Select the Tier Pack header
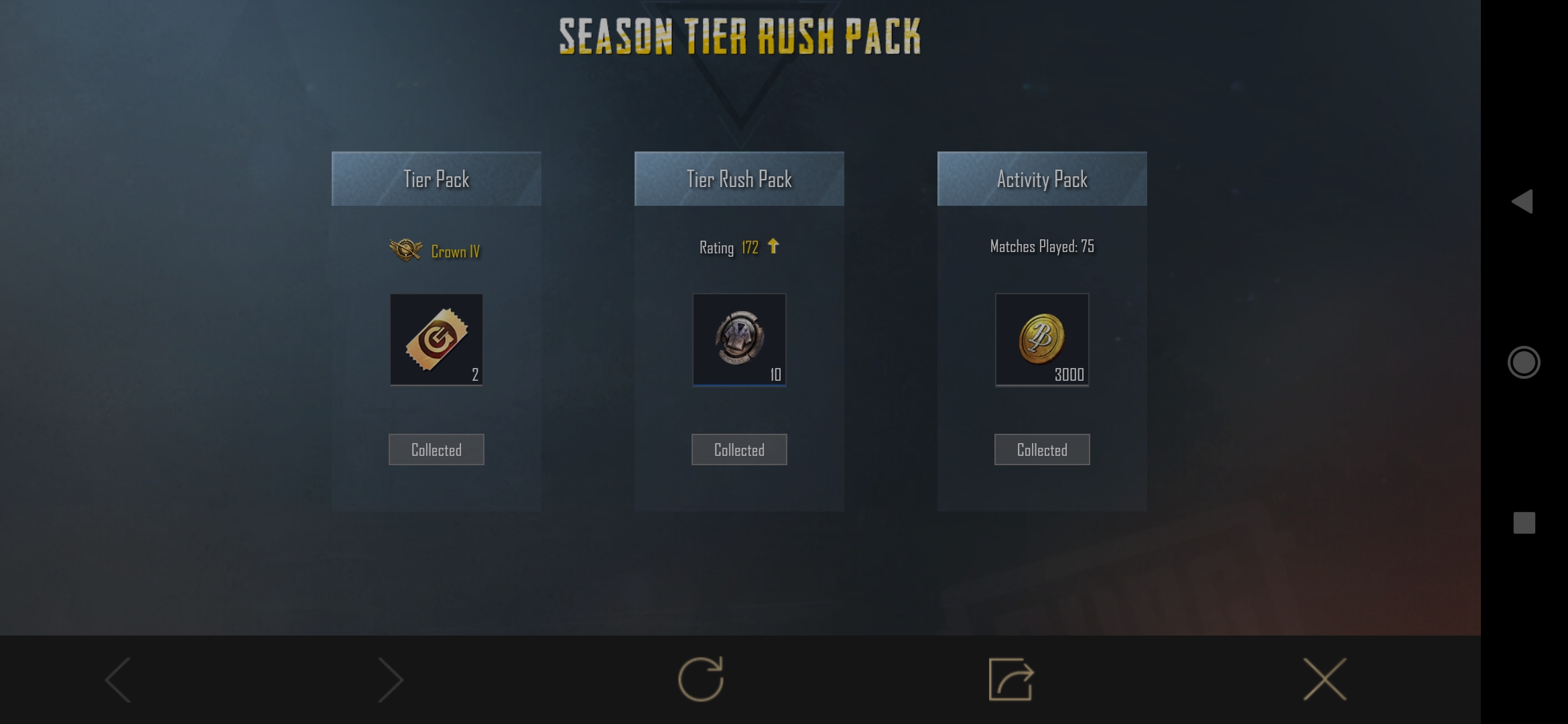Screen dimensions: 1568x724 [x=436, y=178]
